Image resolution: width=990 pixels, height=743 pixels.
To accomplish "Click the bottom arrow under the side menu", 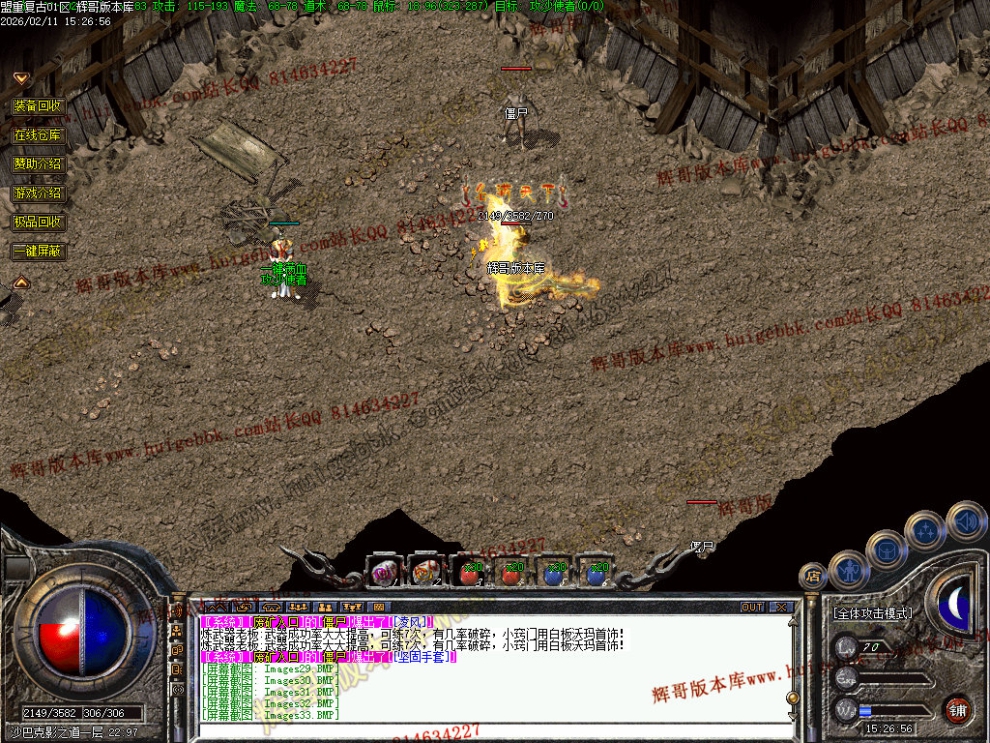I will (20, 282).
